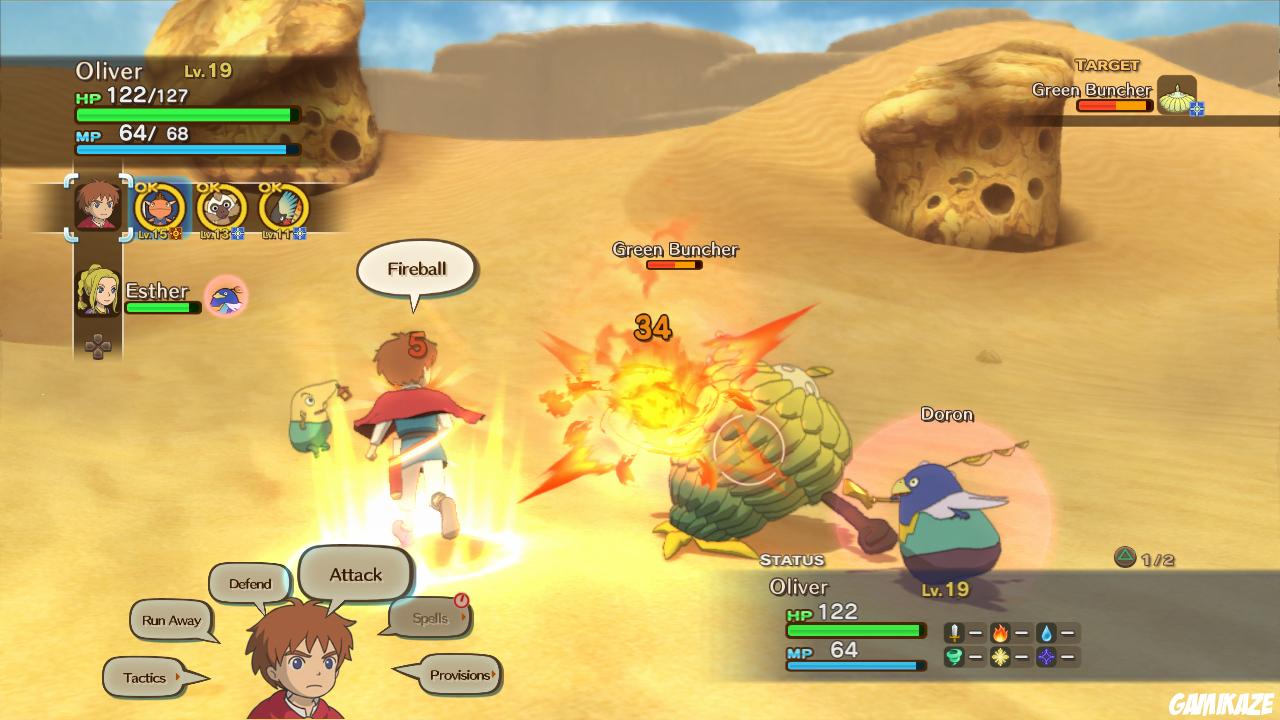1280x720 pixels.
Task: Click the Run Away option
Action: (x=171, y=620)
